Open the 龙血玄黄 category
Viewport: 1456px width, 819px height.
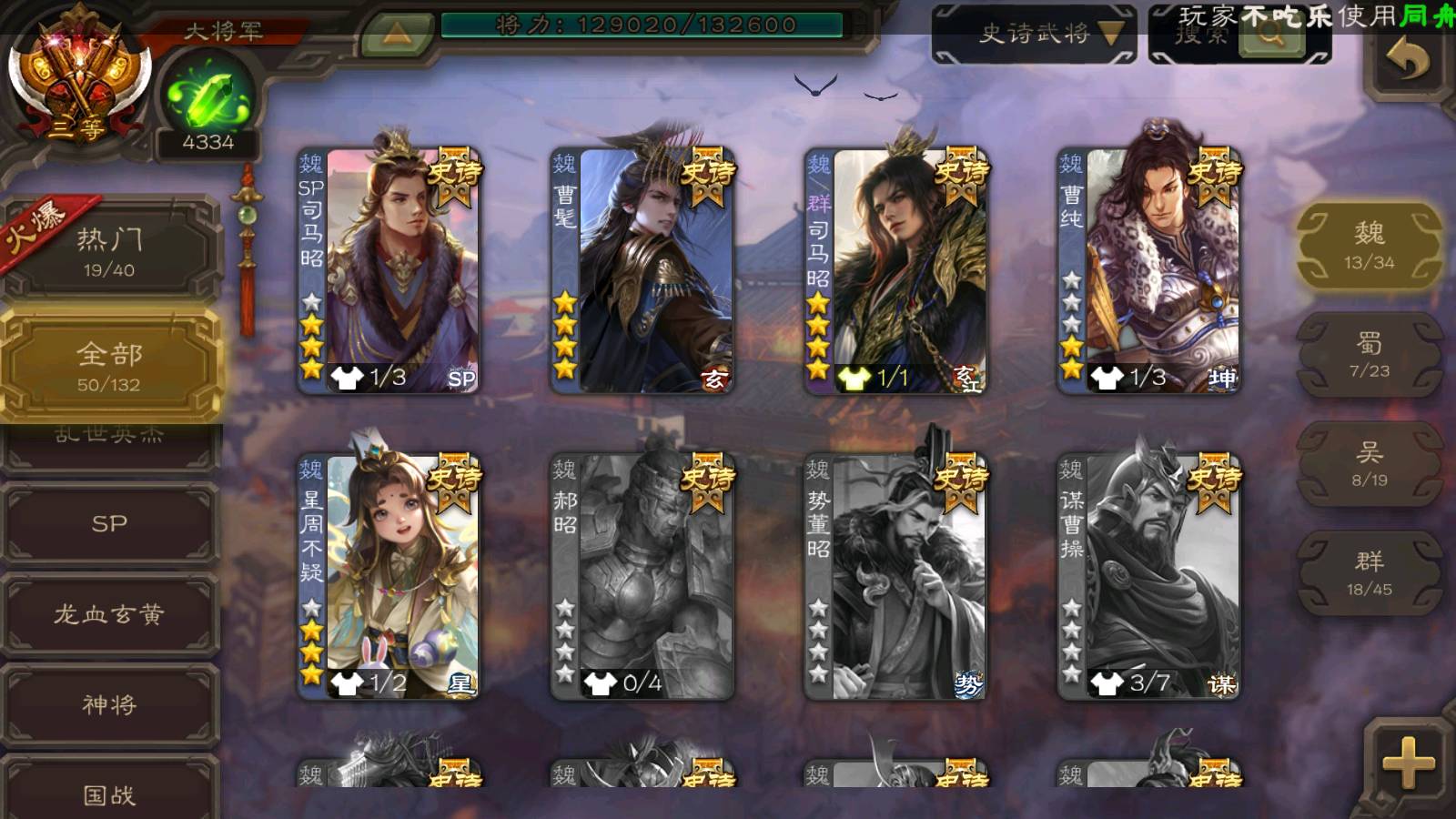coord(109,614)
